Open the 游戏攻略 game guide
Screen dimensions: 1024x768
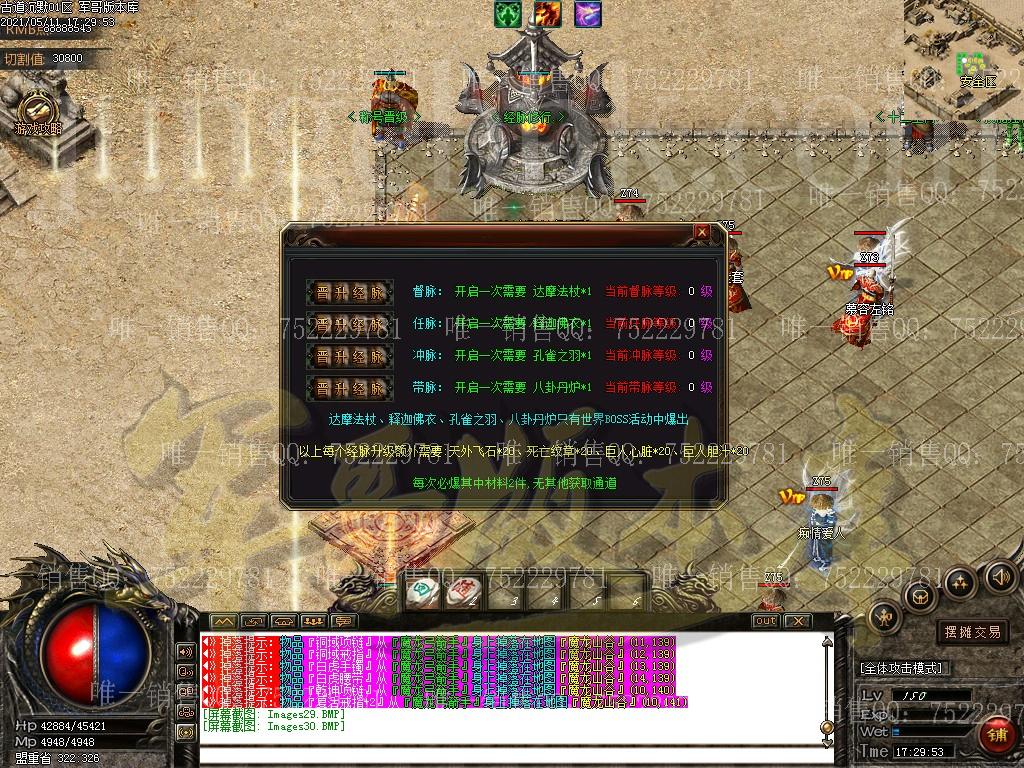(x=38, y=113)
